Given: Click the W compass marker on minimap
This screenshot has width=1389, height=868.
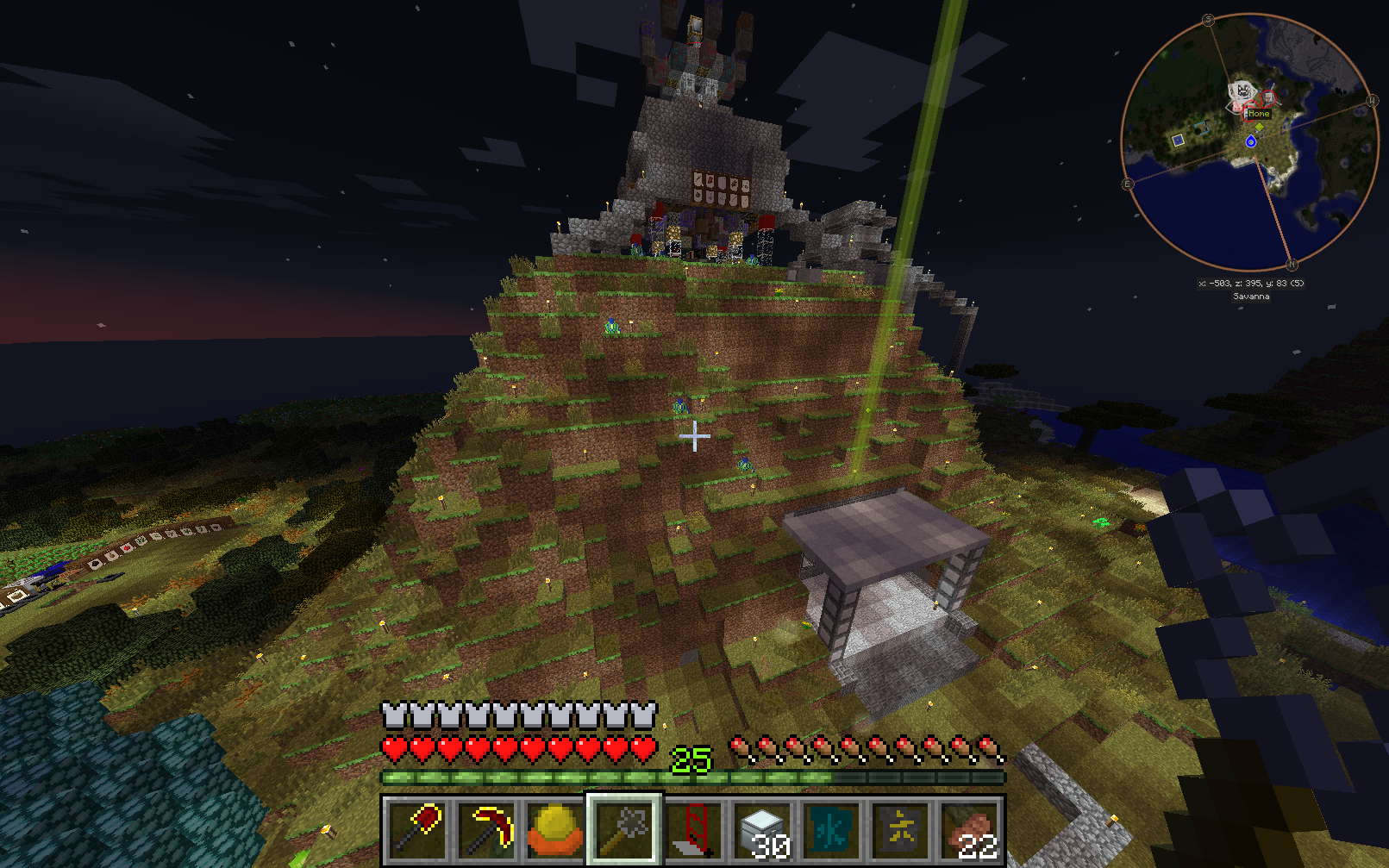Looking at the screenshot, I should pos(1371,101).
